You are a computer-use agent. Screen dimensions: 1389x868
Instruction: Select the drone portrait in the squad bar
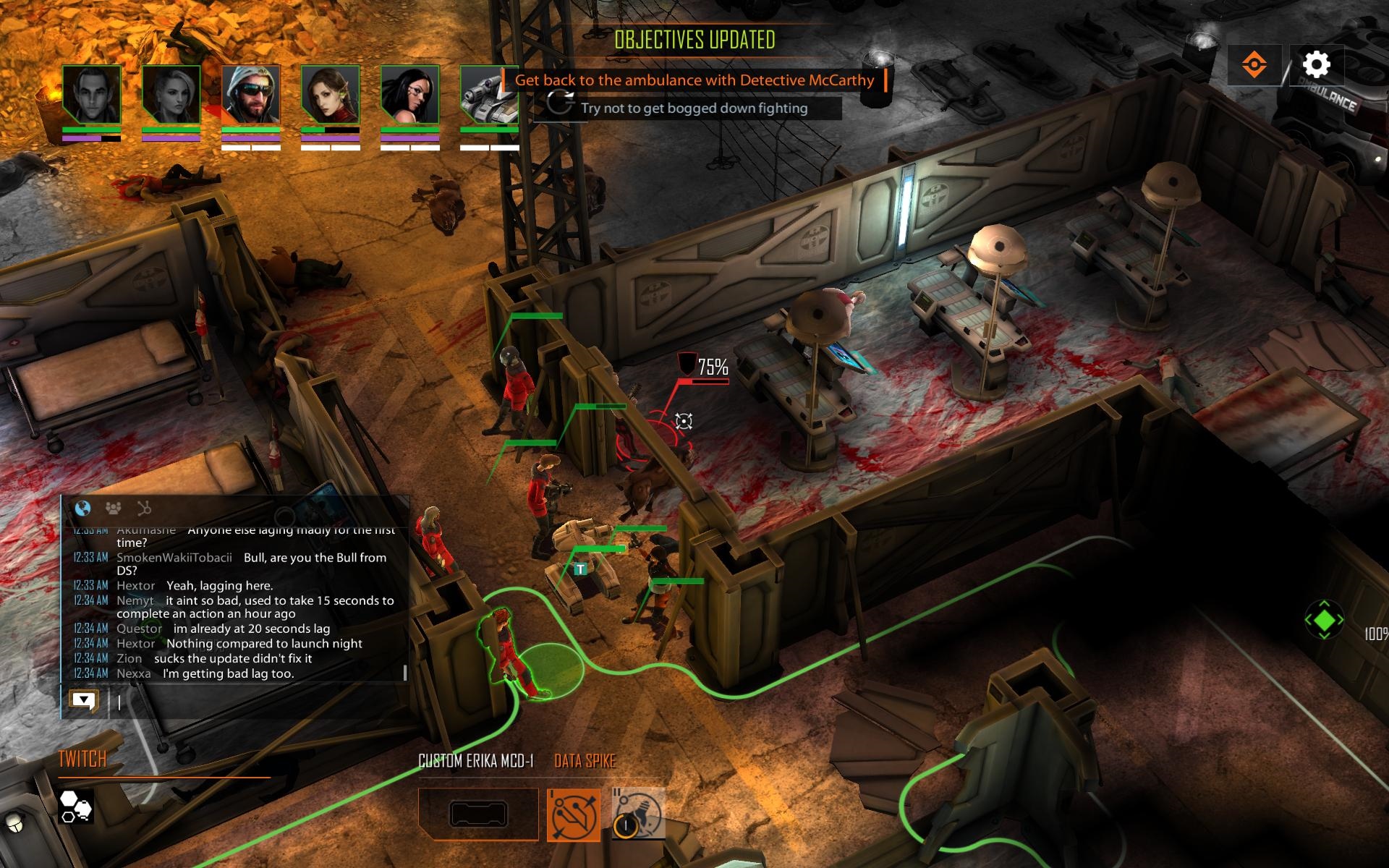tap(488, 95)
